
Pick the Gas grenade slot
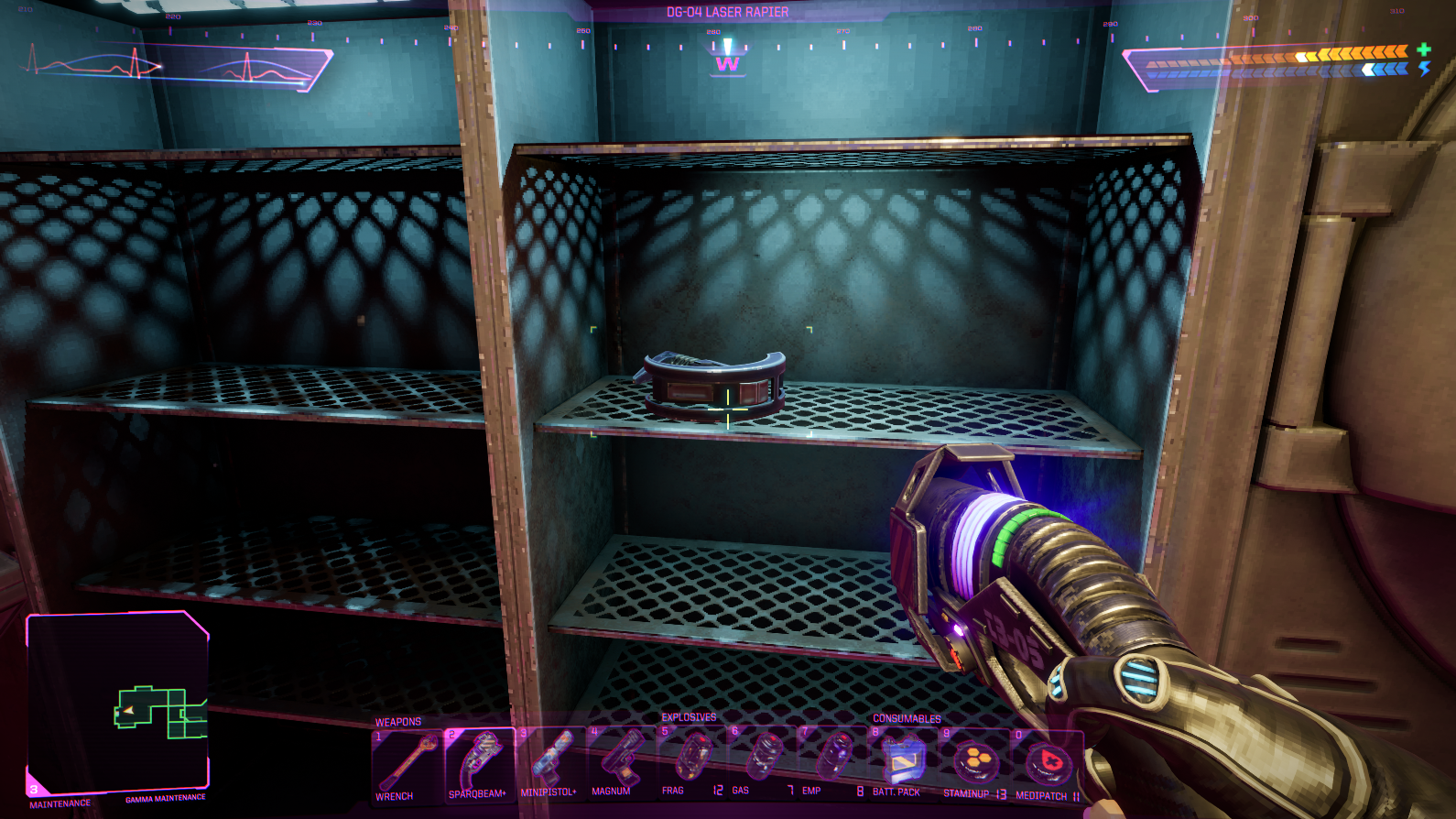pyautogui.click(x=762, y=762)
